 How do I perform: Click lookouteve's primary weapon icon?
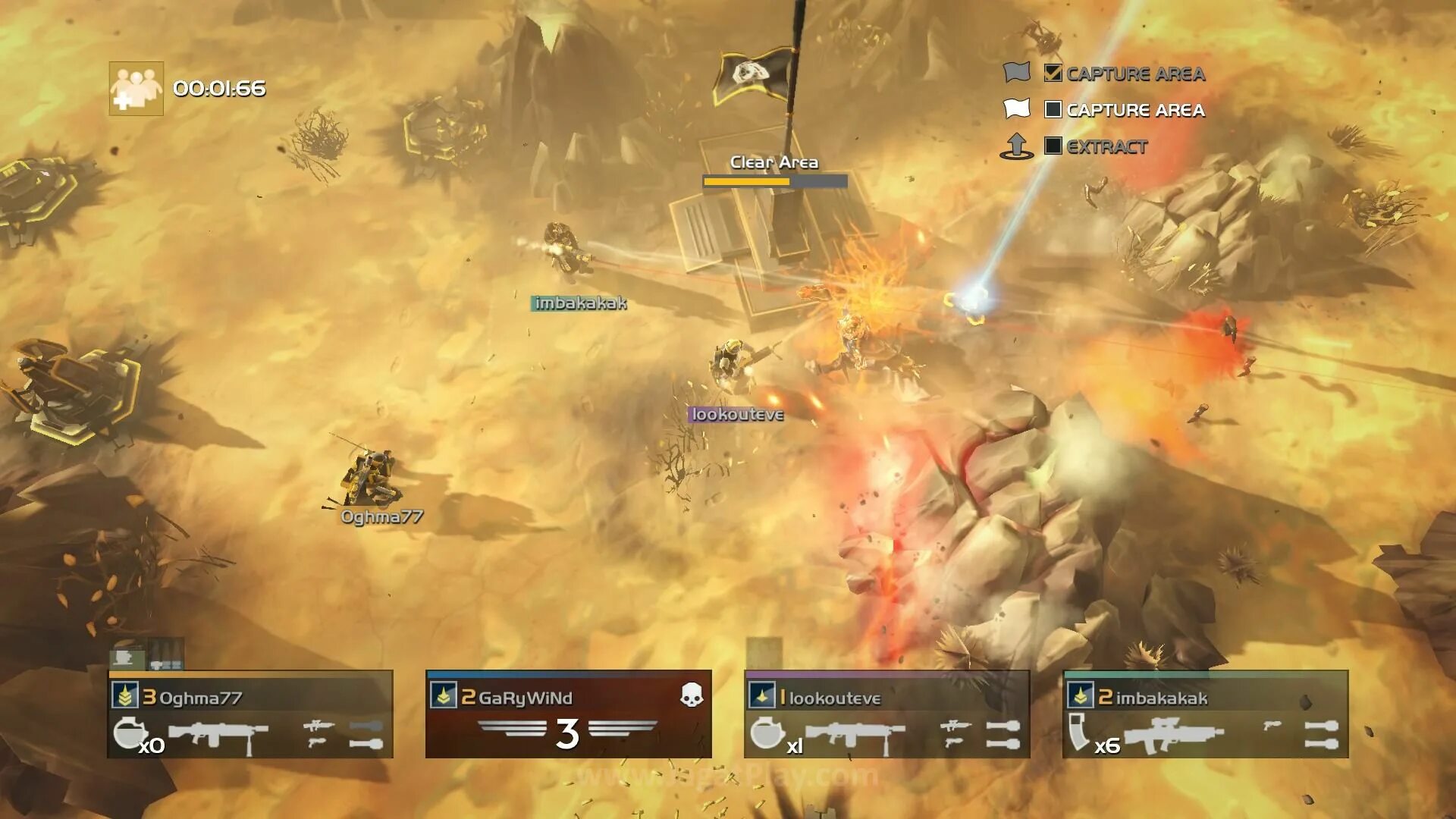[855, 734]
